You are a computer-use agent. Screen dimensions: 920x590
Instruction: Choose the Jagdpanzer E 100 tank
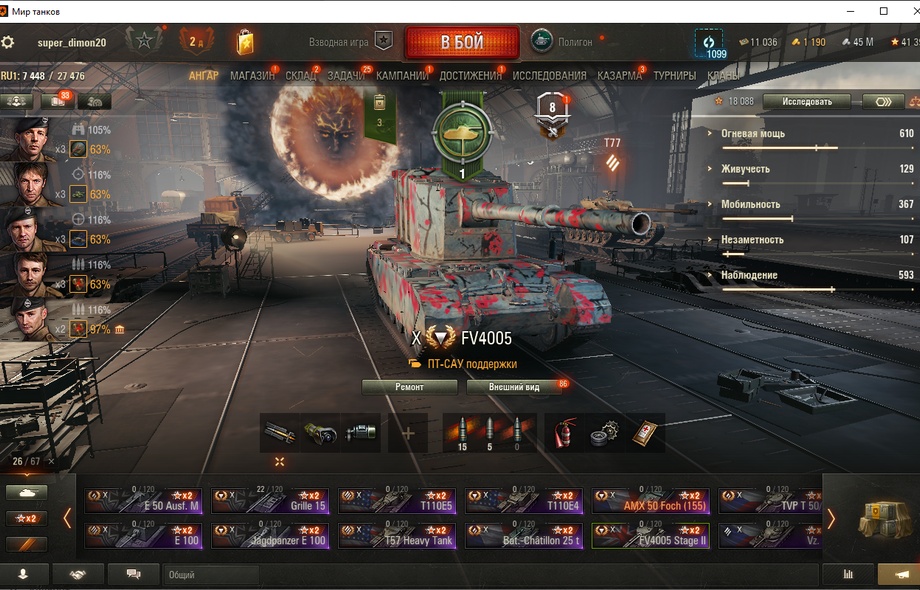[x=270, y=536]
